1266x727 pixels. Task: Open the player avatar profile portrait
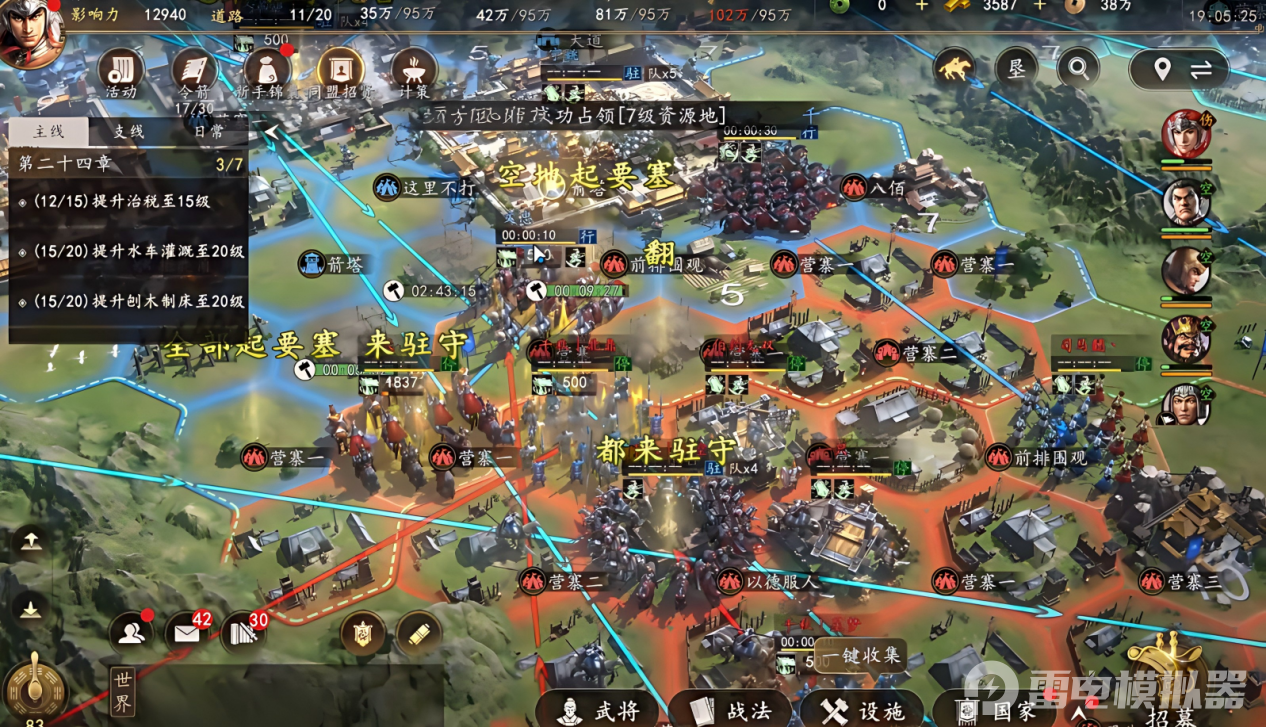click(x=32, y=32)
